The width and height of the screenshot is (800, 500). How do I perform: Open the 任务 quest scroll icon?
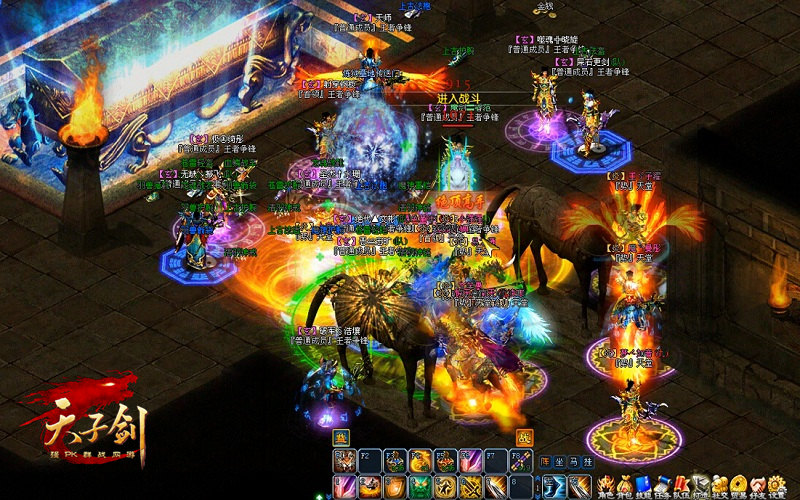pos(662,484)
